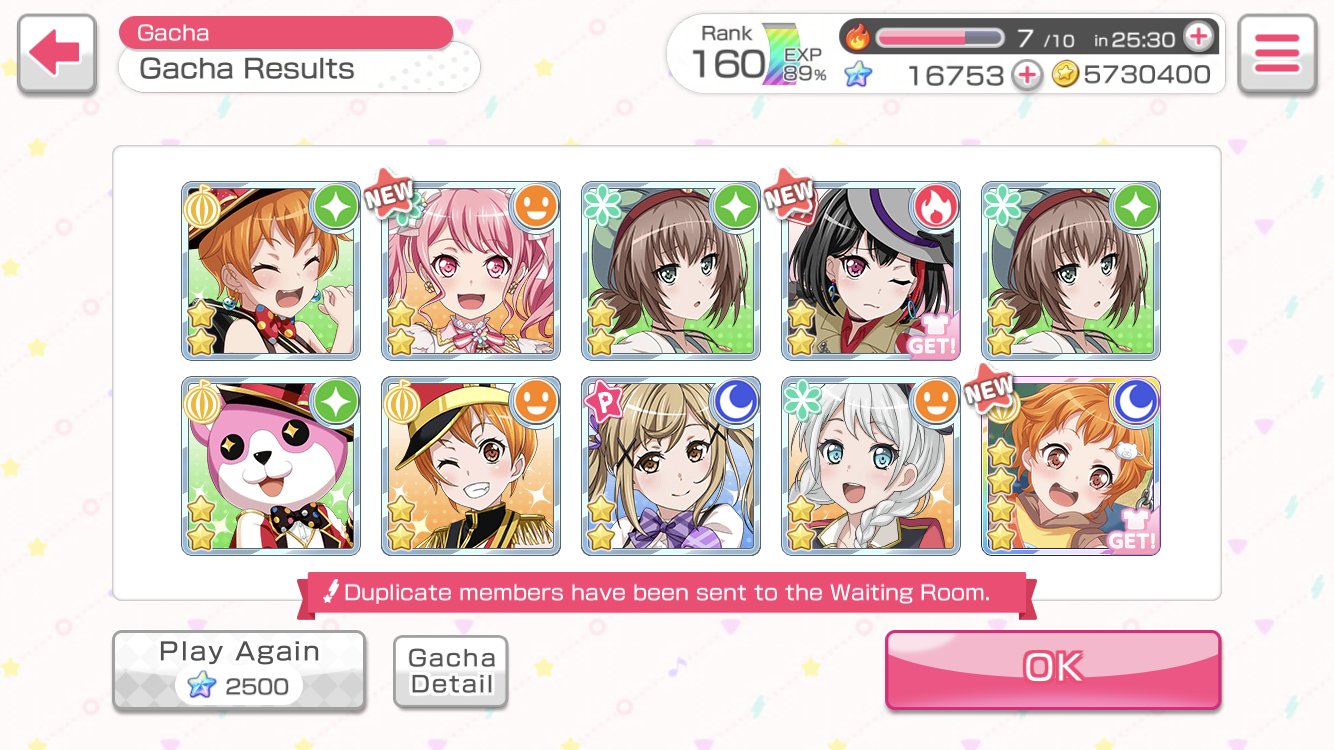
Task: Buy more stars with the plus button
Action: [1026, 75]
